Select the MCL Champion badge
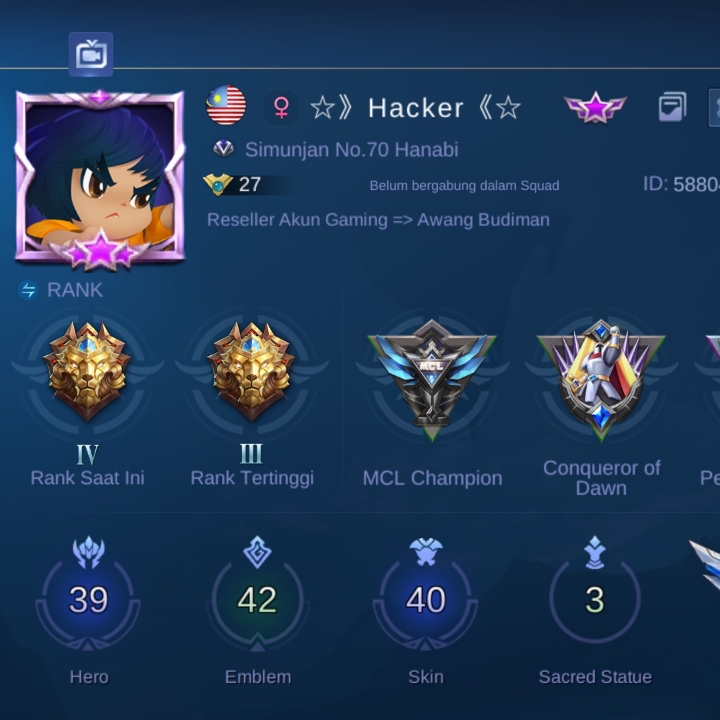 pyautogui.click(x=432, y=372)
